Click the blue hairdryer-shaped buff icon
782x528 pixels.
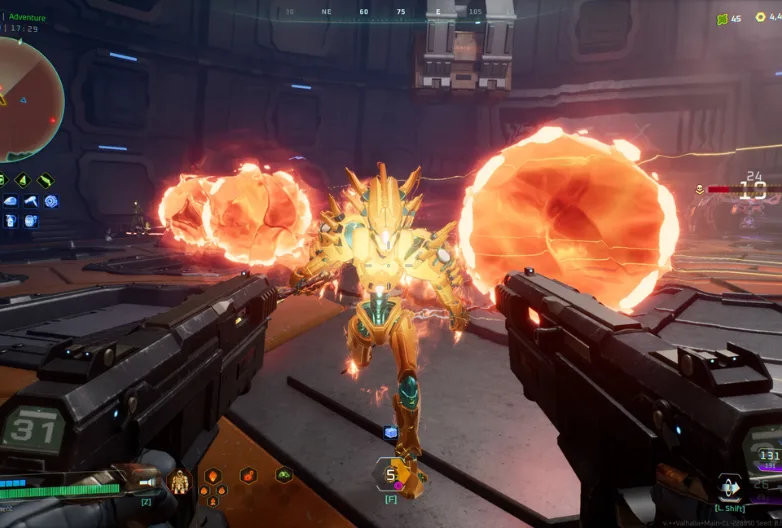pyautogui.click(x=30, y=201)
